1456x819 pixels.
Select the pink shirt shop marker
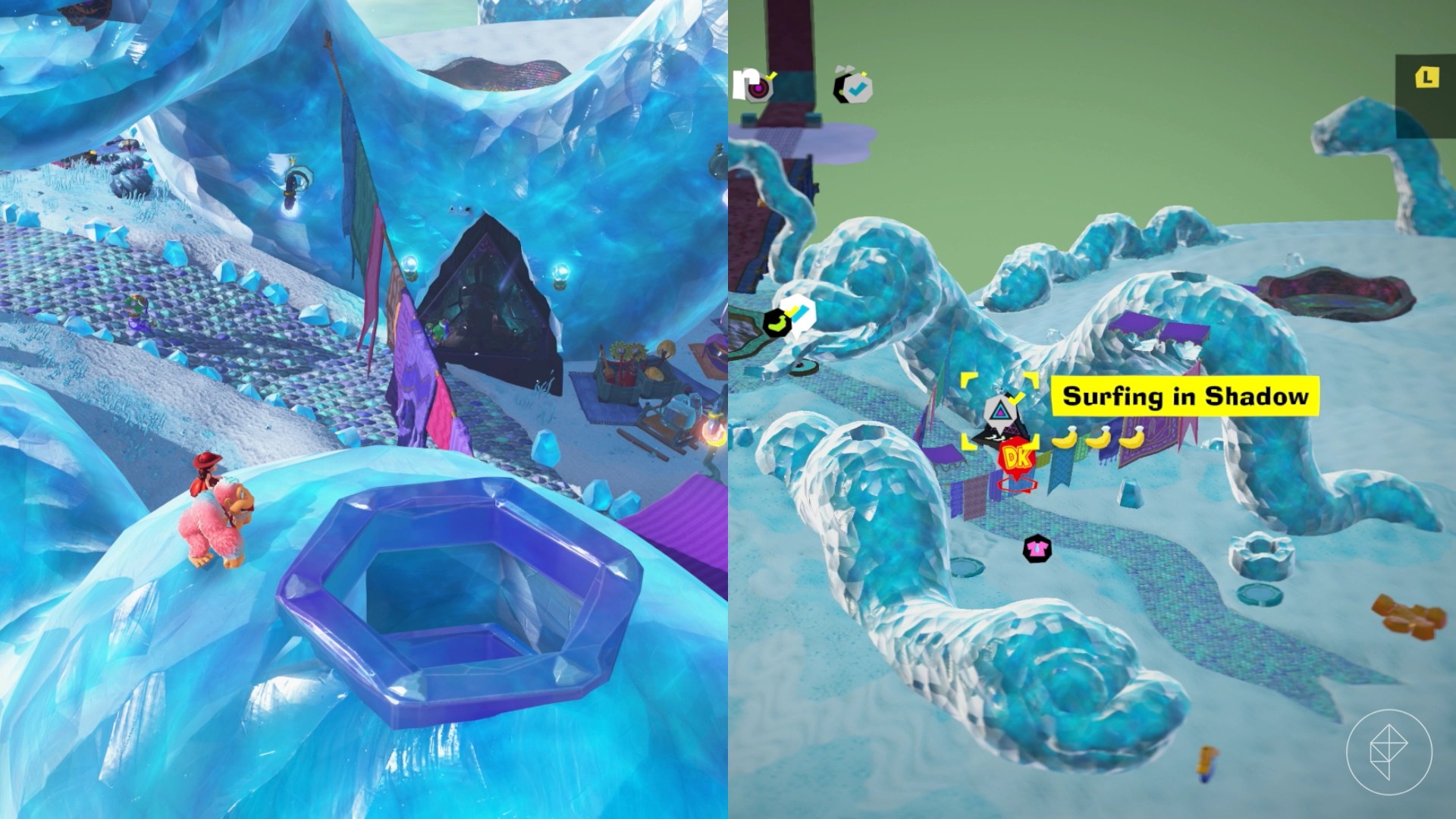pyautogui.click(x=1037, y=548)
